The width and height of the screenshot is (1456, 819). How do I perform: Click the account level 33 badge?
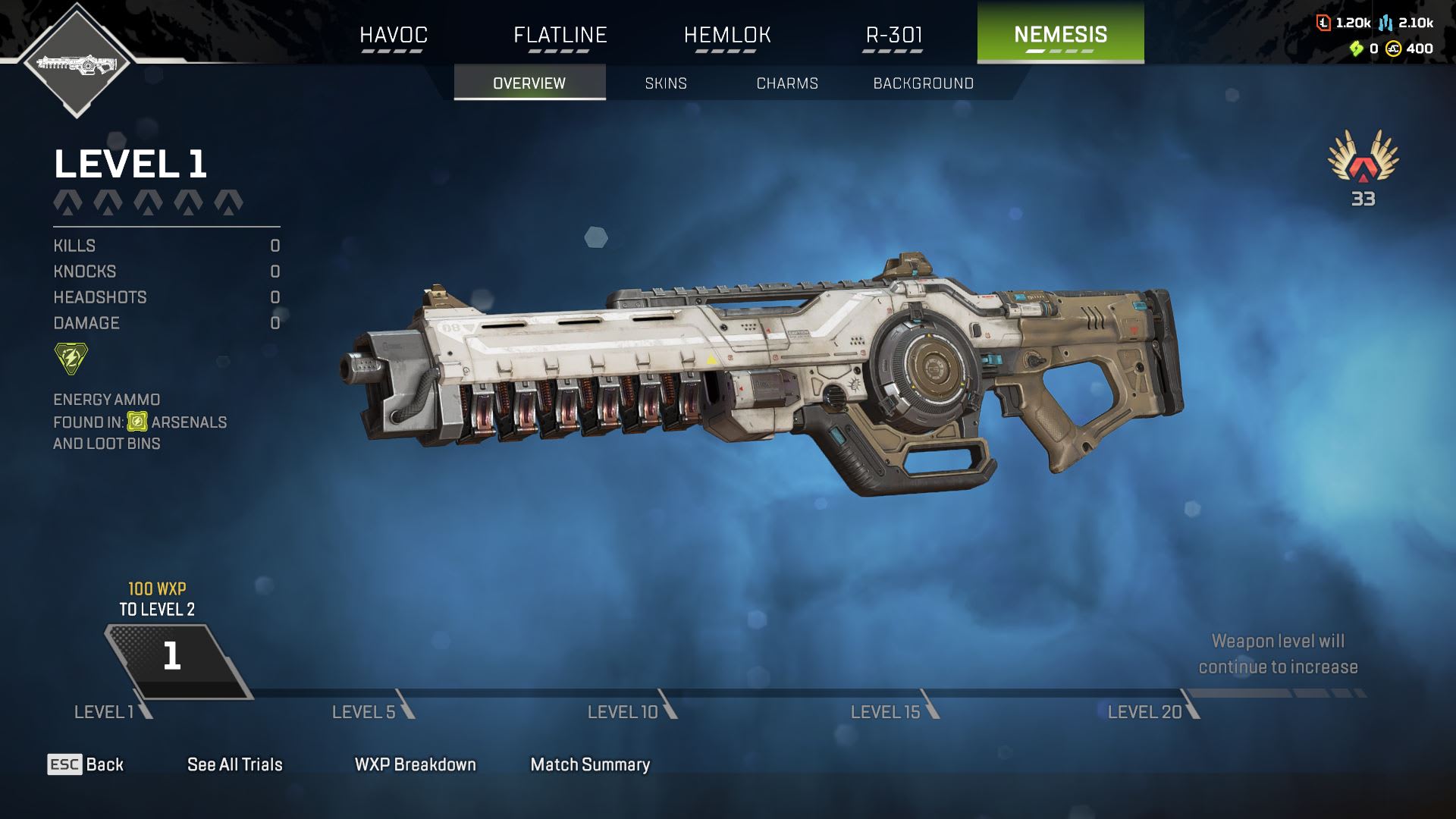(1363, 168)
